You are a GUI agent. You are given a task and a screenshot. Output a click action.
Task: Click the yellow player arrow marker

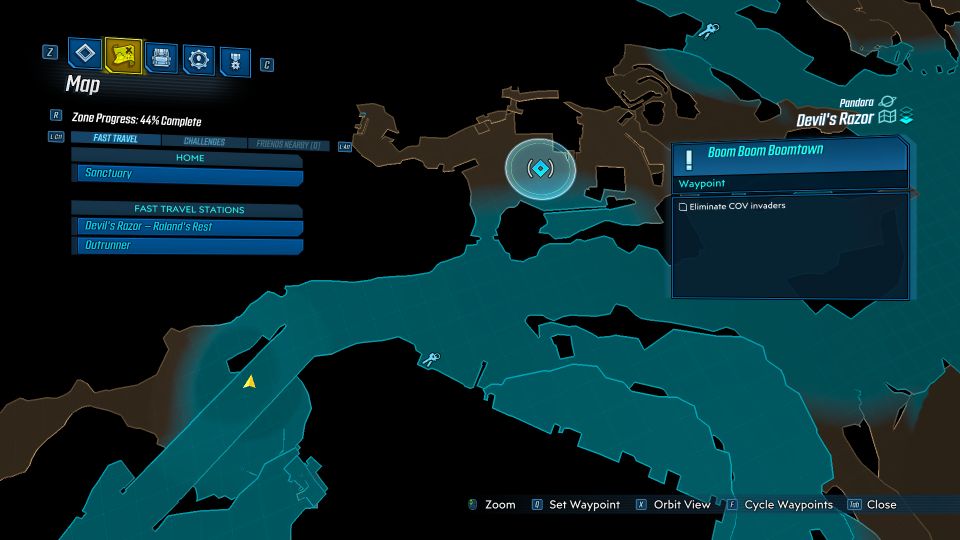pyautogui.click(x=249, y=381)
